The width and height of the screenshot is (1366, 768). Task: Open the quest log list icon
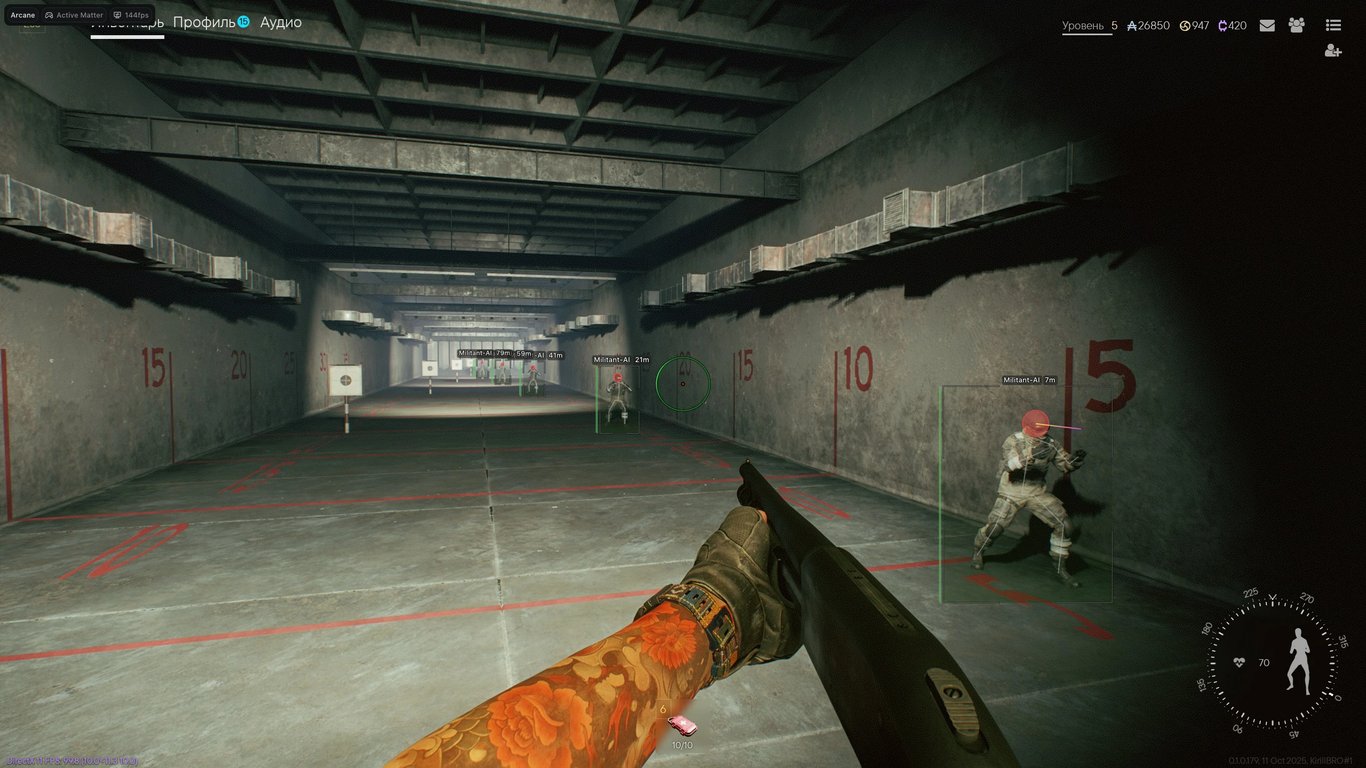click(1334, 24)
